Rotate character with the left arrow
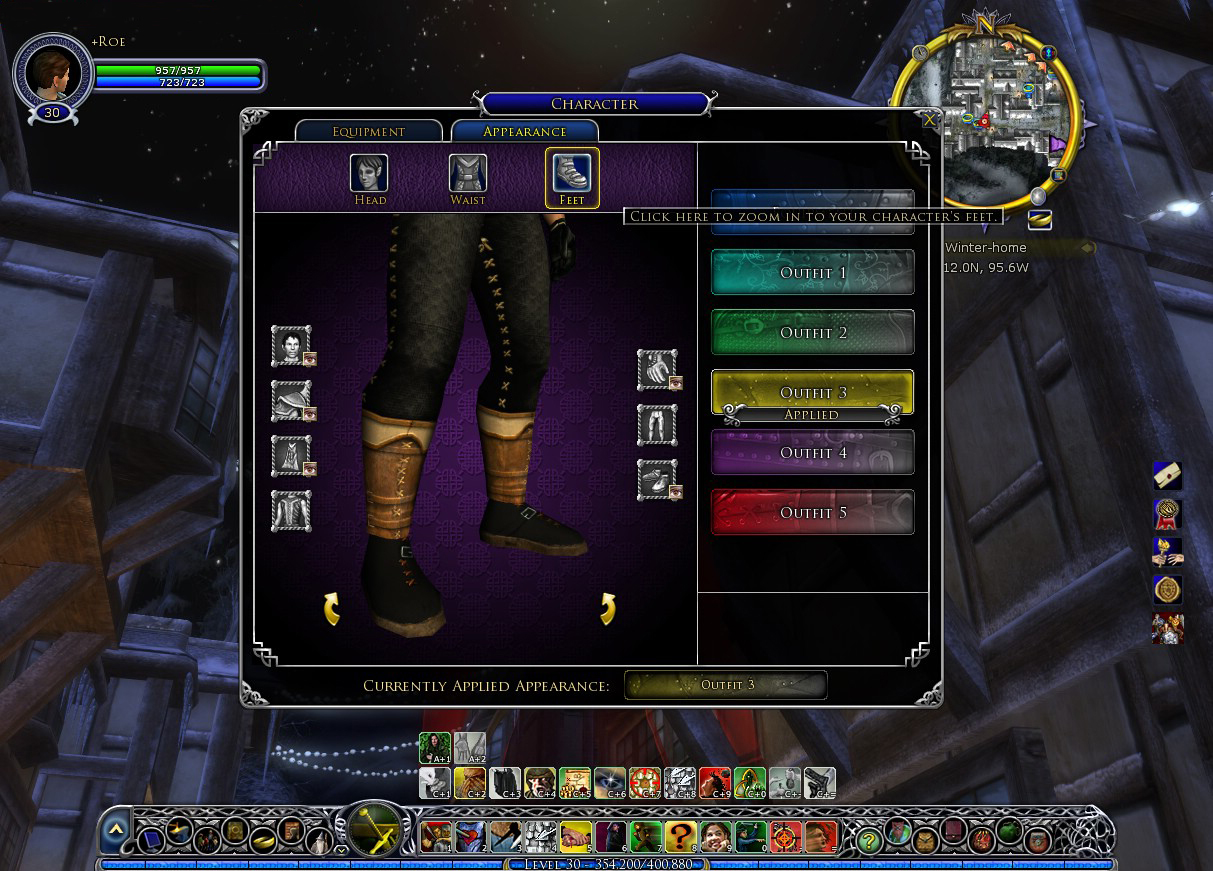Viewport: 1213px width, 871px height. point(332,608)
